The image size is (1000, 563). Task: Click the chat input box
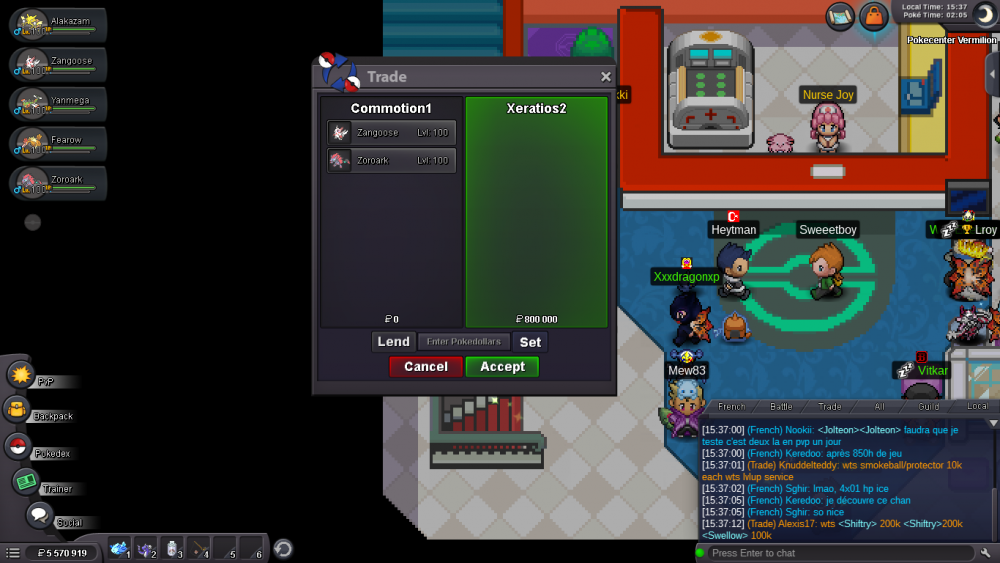pos(838,553)
